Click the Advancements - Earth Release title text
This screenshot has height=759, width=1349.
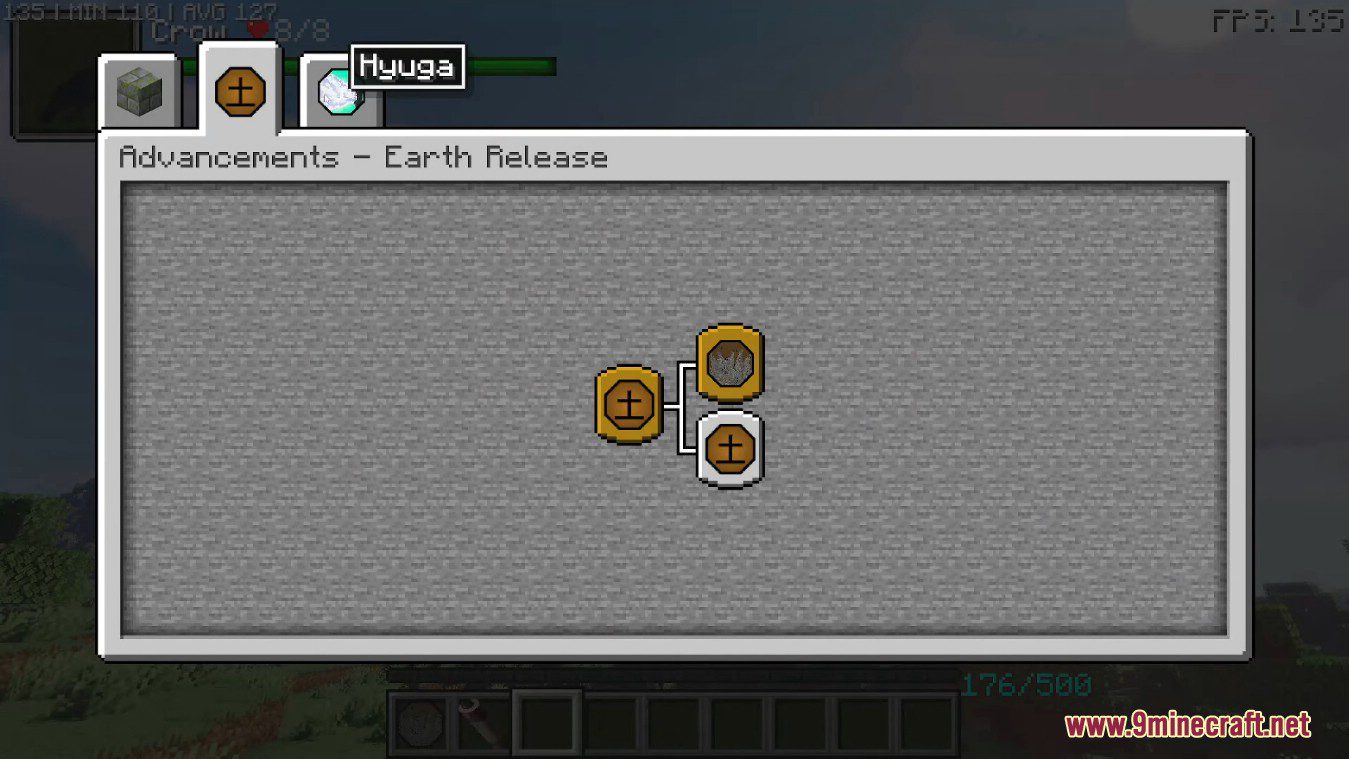click(x=363, y=157)
